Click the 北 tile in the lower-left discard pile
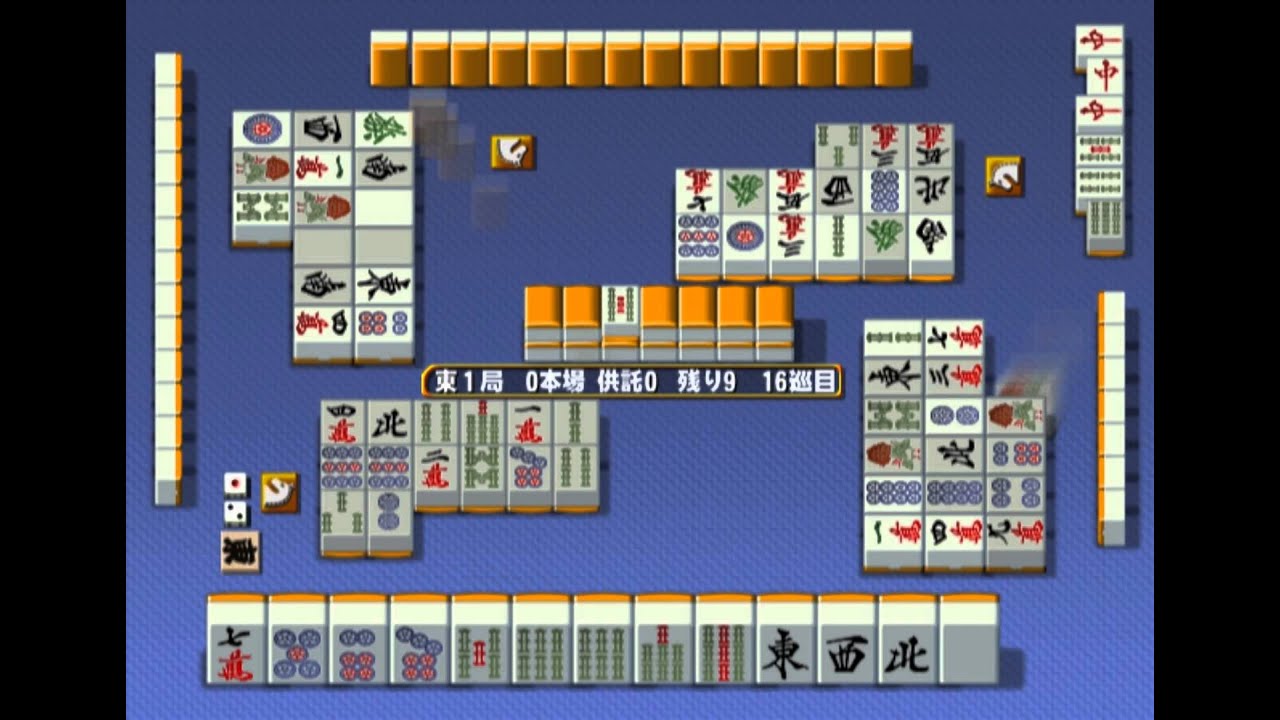This screenshot has height=720, width=1280. click(392, 424)
